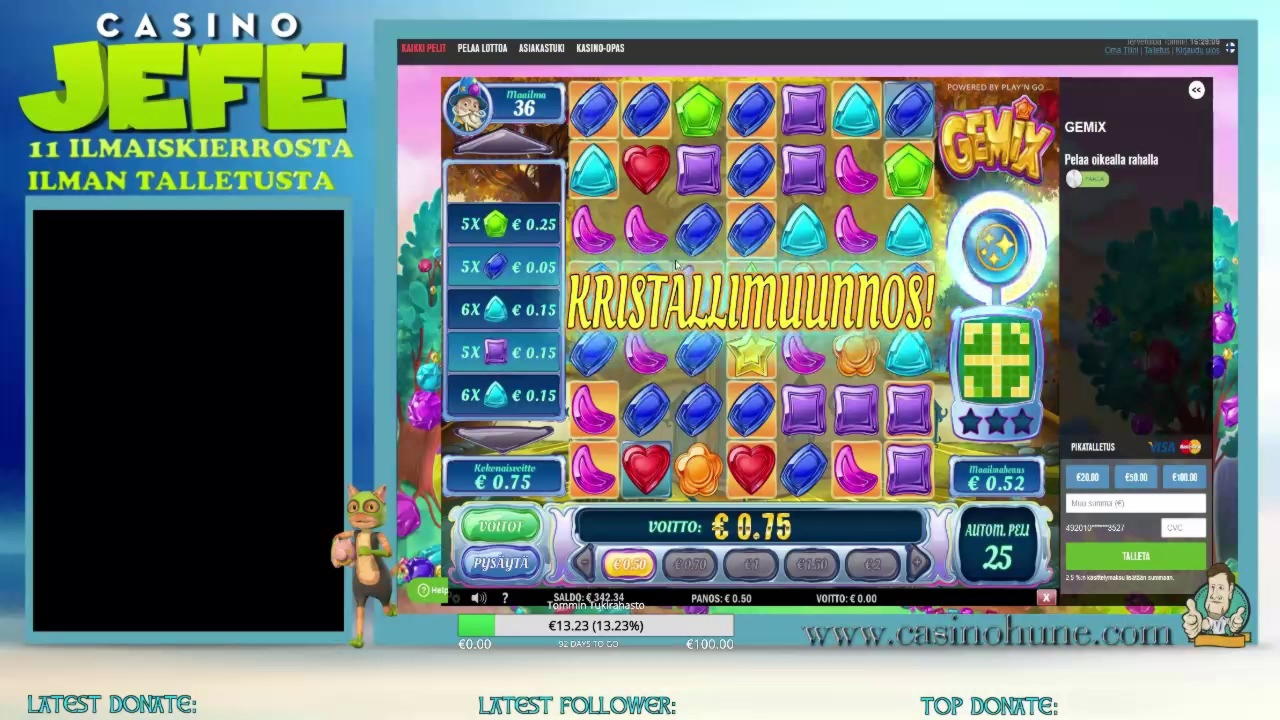The width and height of the screenshot is (1280, 720).
Task: Open the KAIKKI PELIT menu
Action: tap(424, 47)
